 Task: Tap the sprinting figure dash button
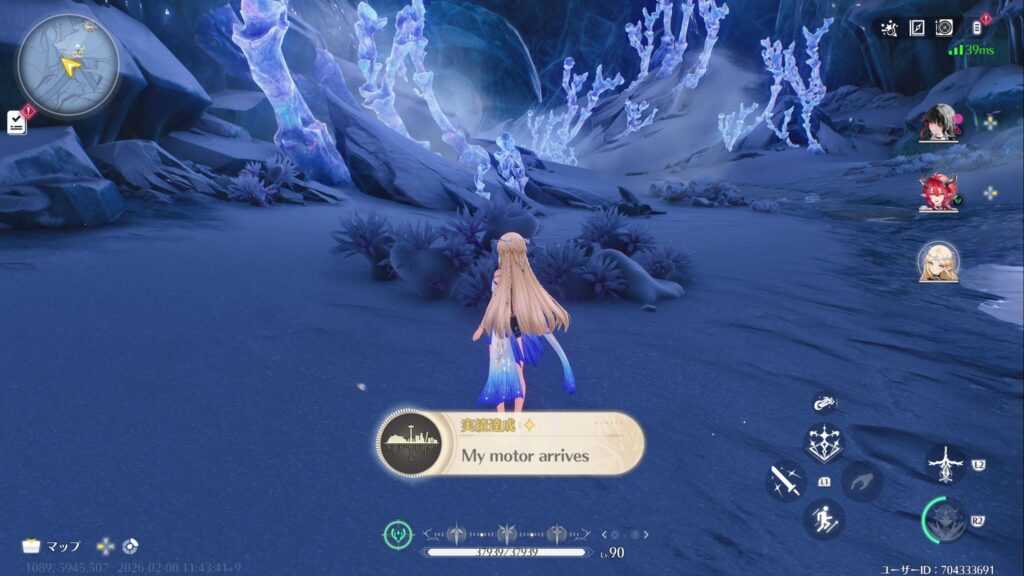[x=824, y=519]
